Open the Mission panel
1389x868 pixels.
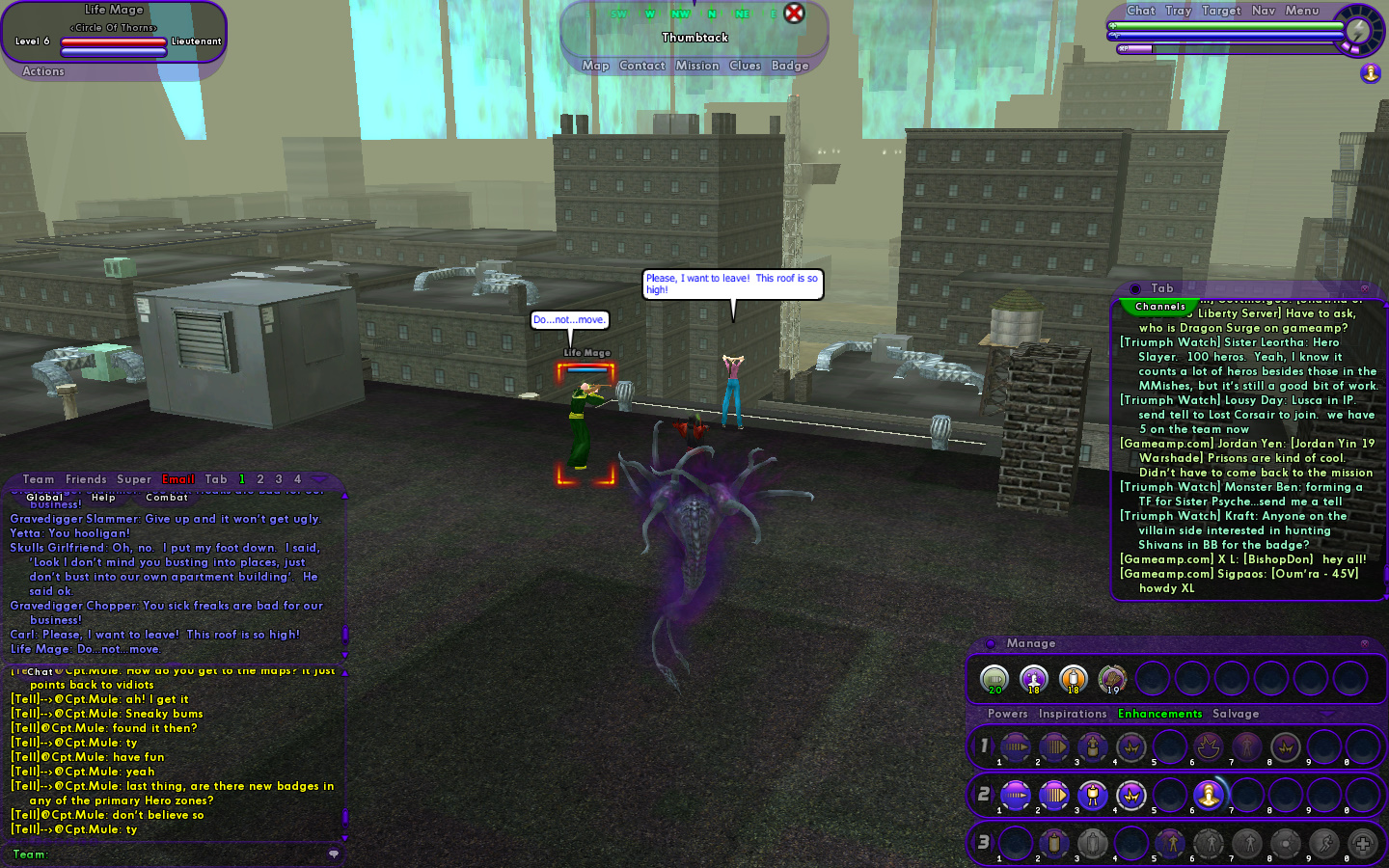[696, 66]
